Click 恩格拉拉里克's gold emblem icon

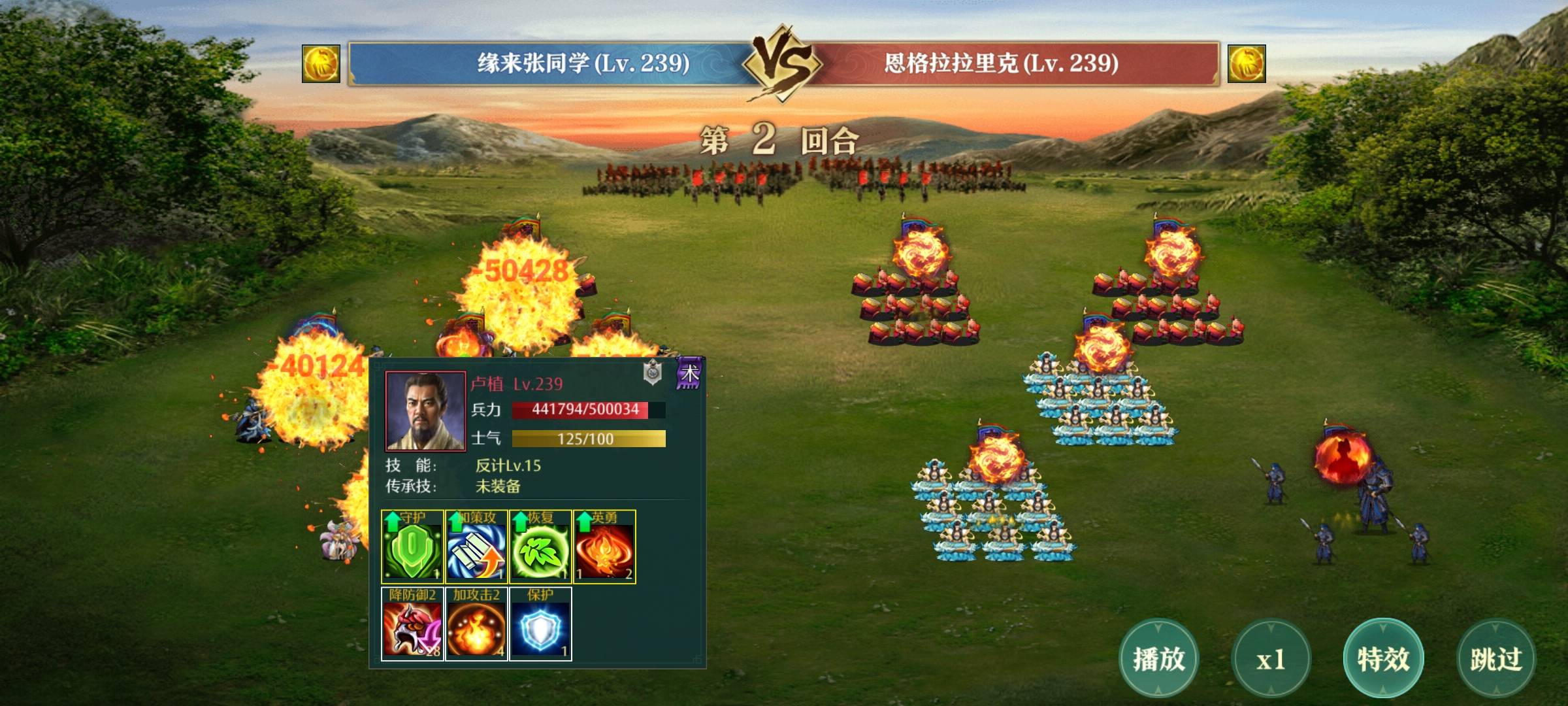point(1247,63)
